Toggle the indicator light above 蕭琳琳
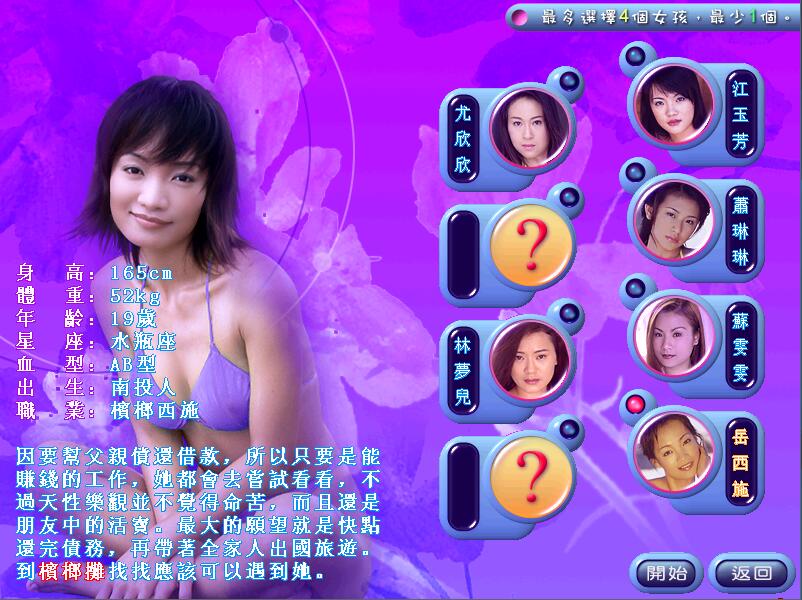 click(634, 172)
